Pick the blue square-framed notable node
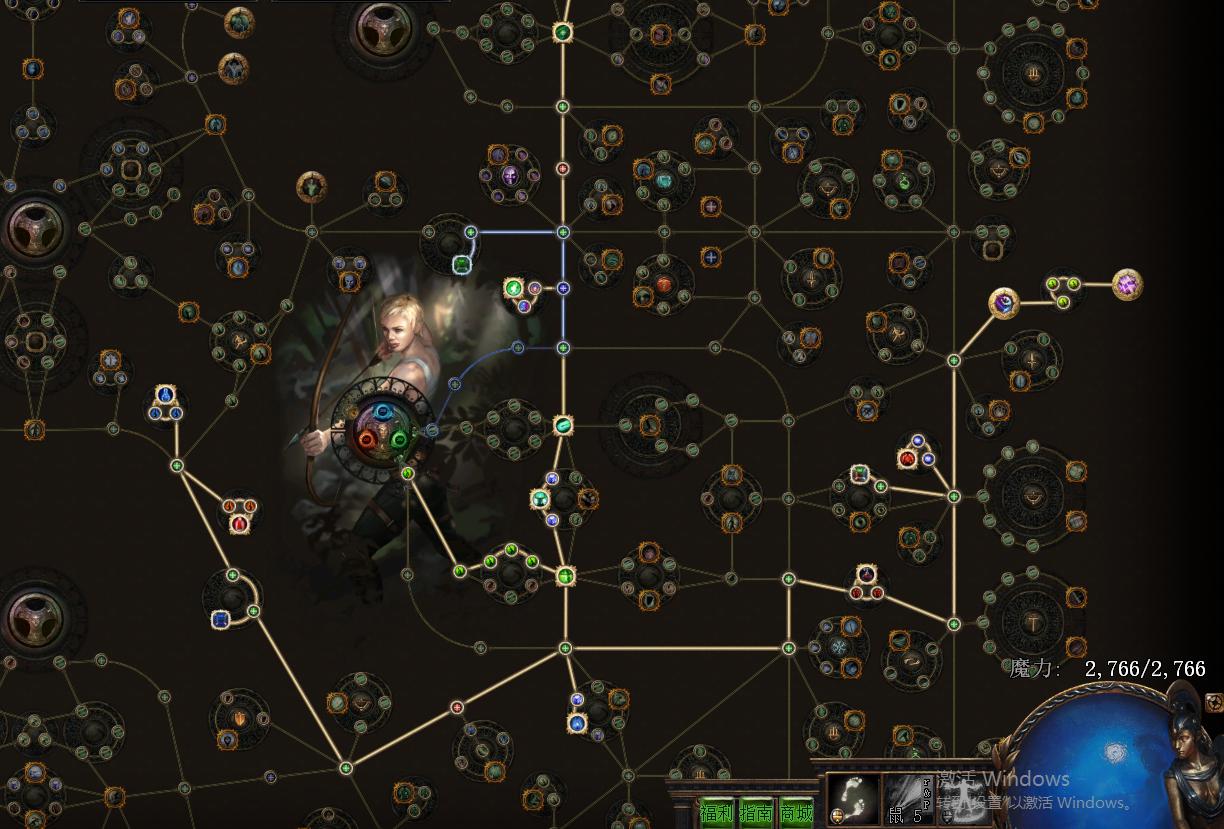Viewport: 1224px width, 829px height. click(221, 620)
